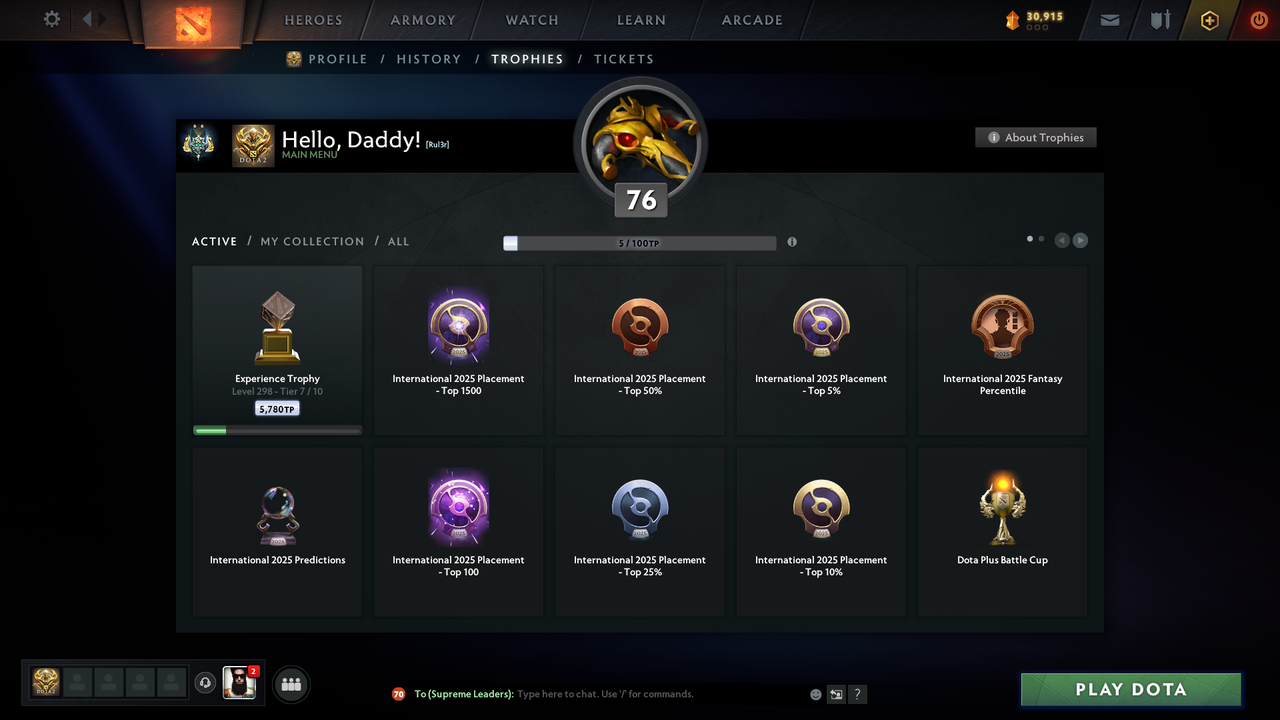Click the power/quit icon
The image size is (1280, 720).
coord(1258,19)
